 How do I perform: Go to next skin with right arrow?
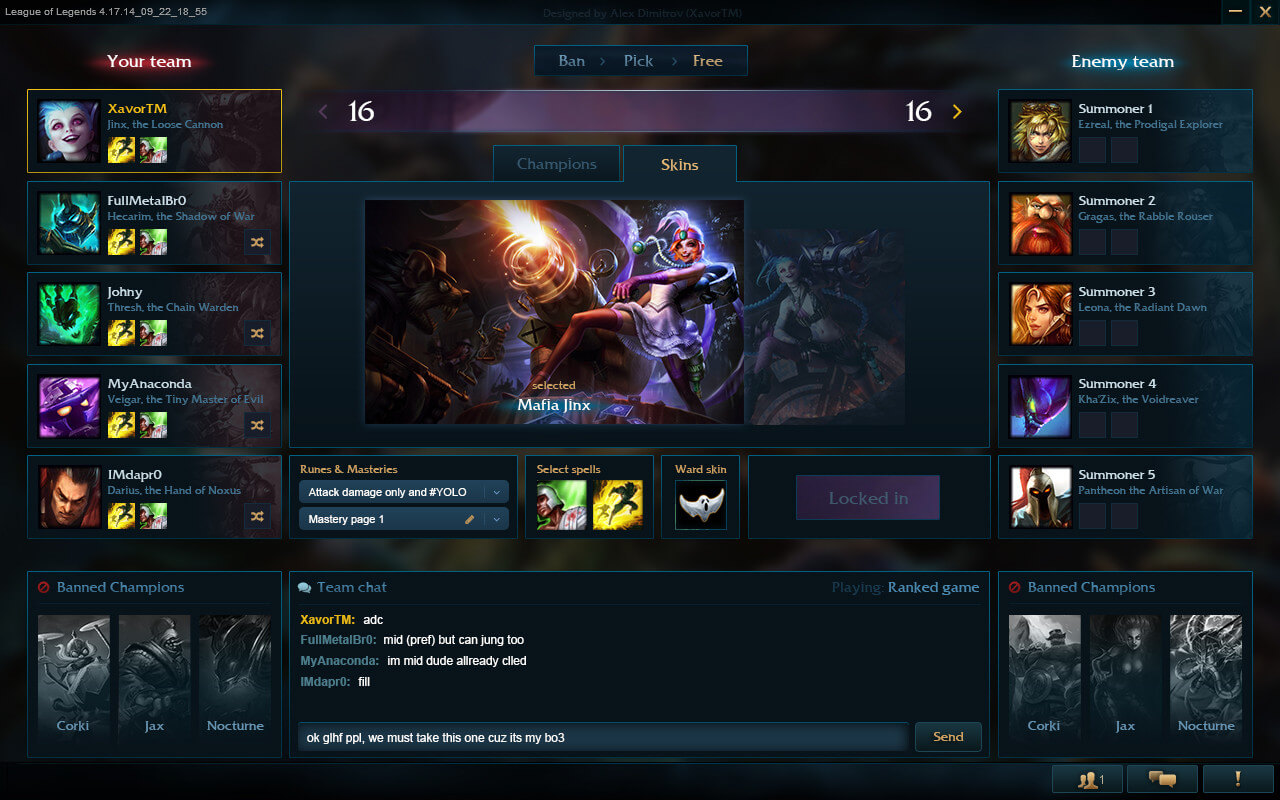point(957,112)
